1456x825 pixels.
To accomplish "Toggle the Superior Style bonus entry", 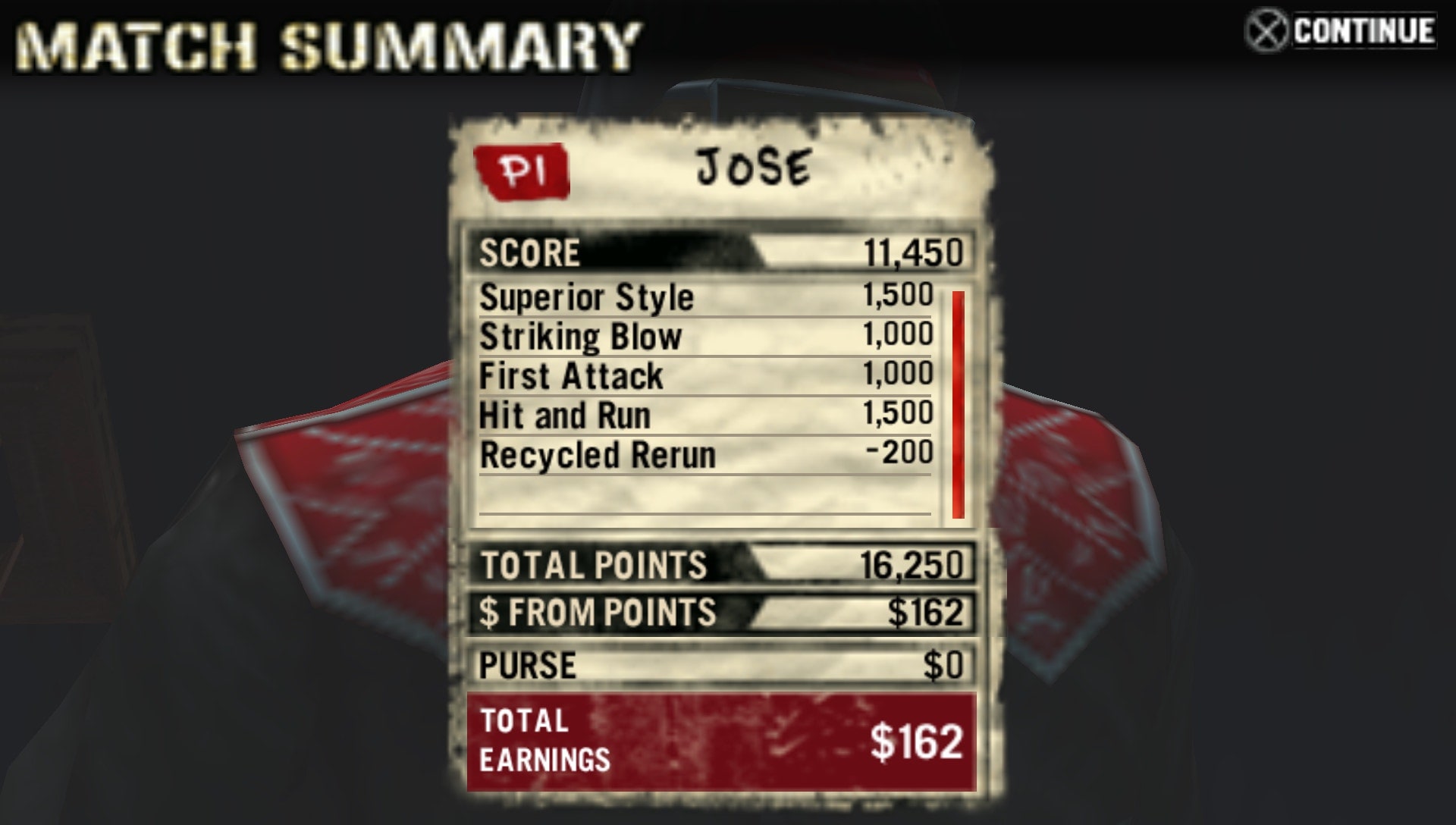I will coord(705,297).
